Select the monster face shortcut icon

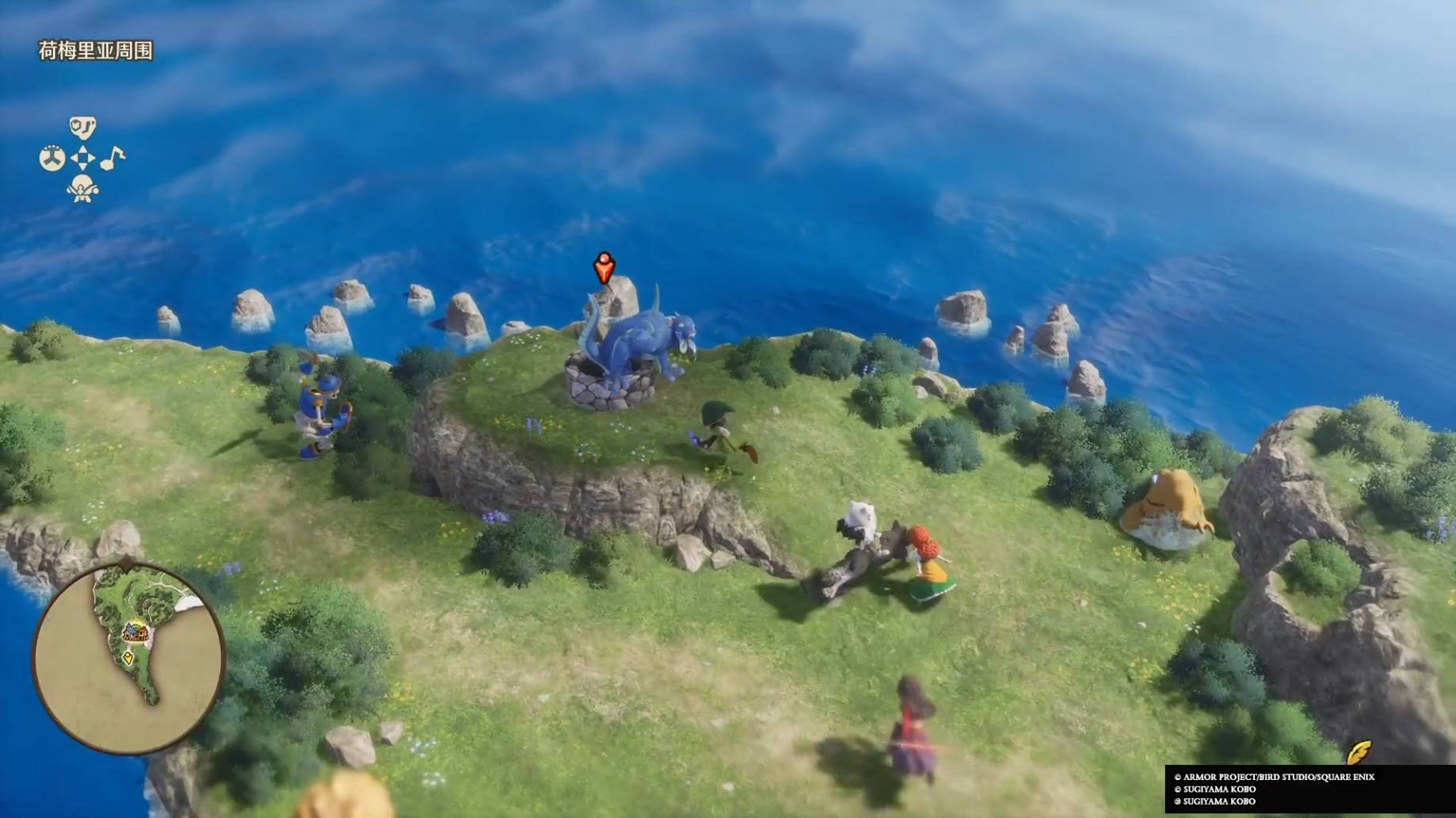coord(82,189)
